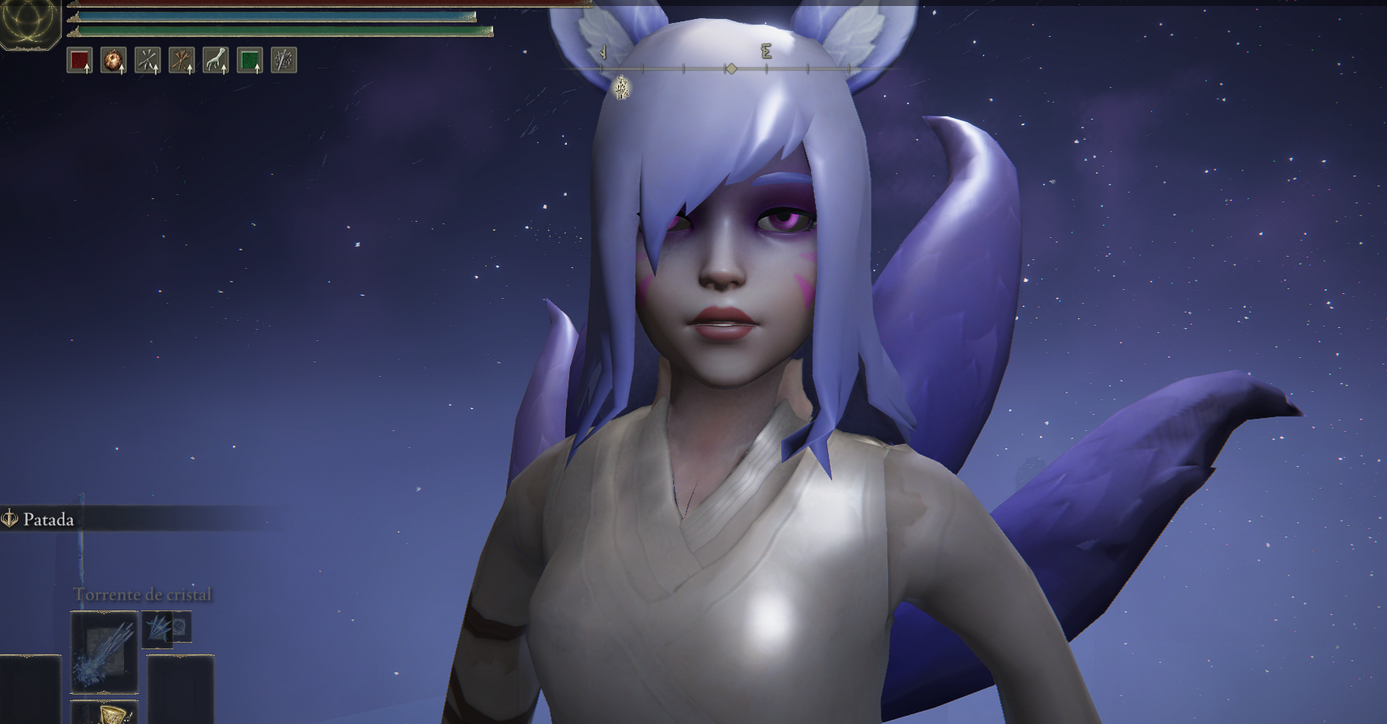
Task: Click the arrow-bundle buff icon
Action: [182, 60]
